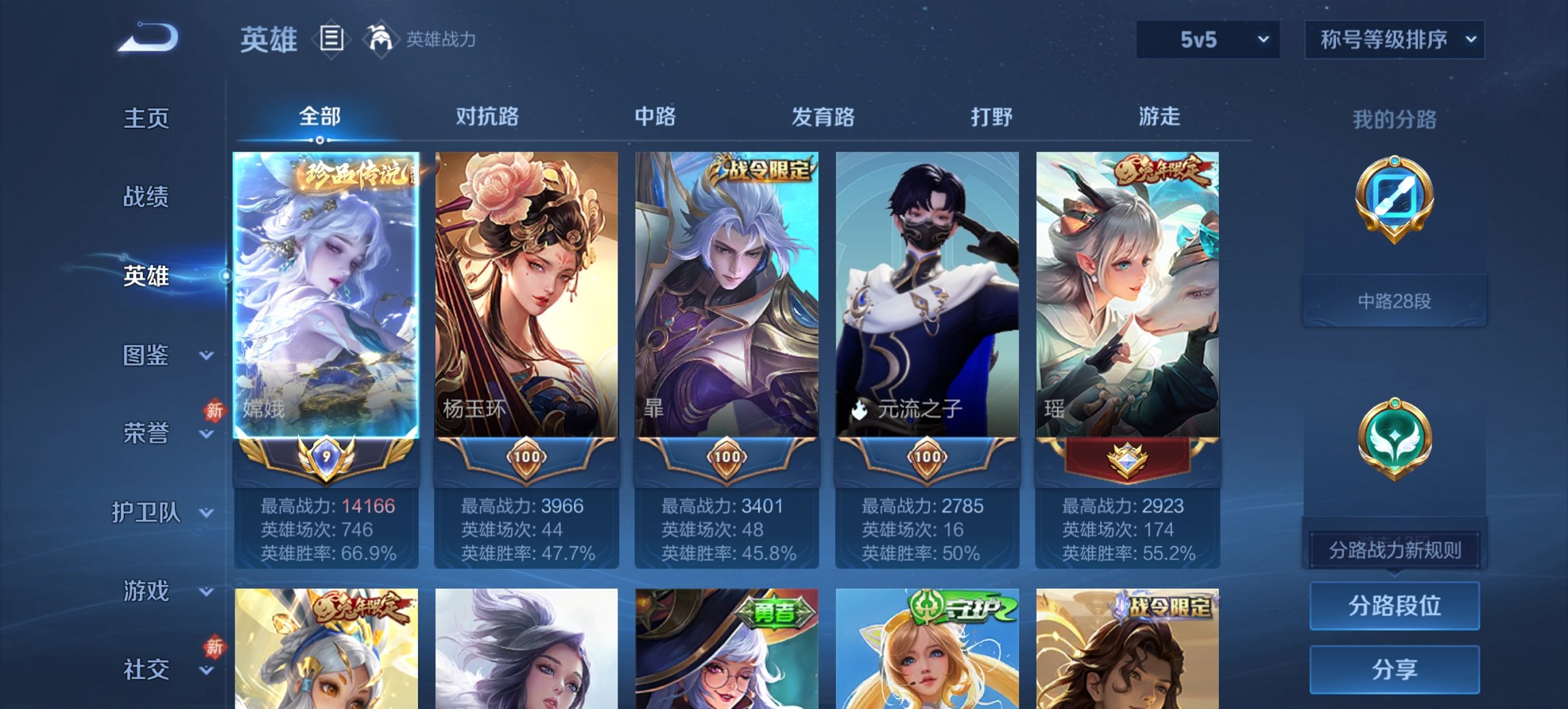Open the 称号等级排序 sorting dropdown
Image resolution: width=1568 pixels, height=709 pixels.
click(1394, 40)
